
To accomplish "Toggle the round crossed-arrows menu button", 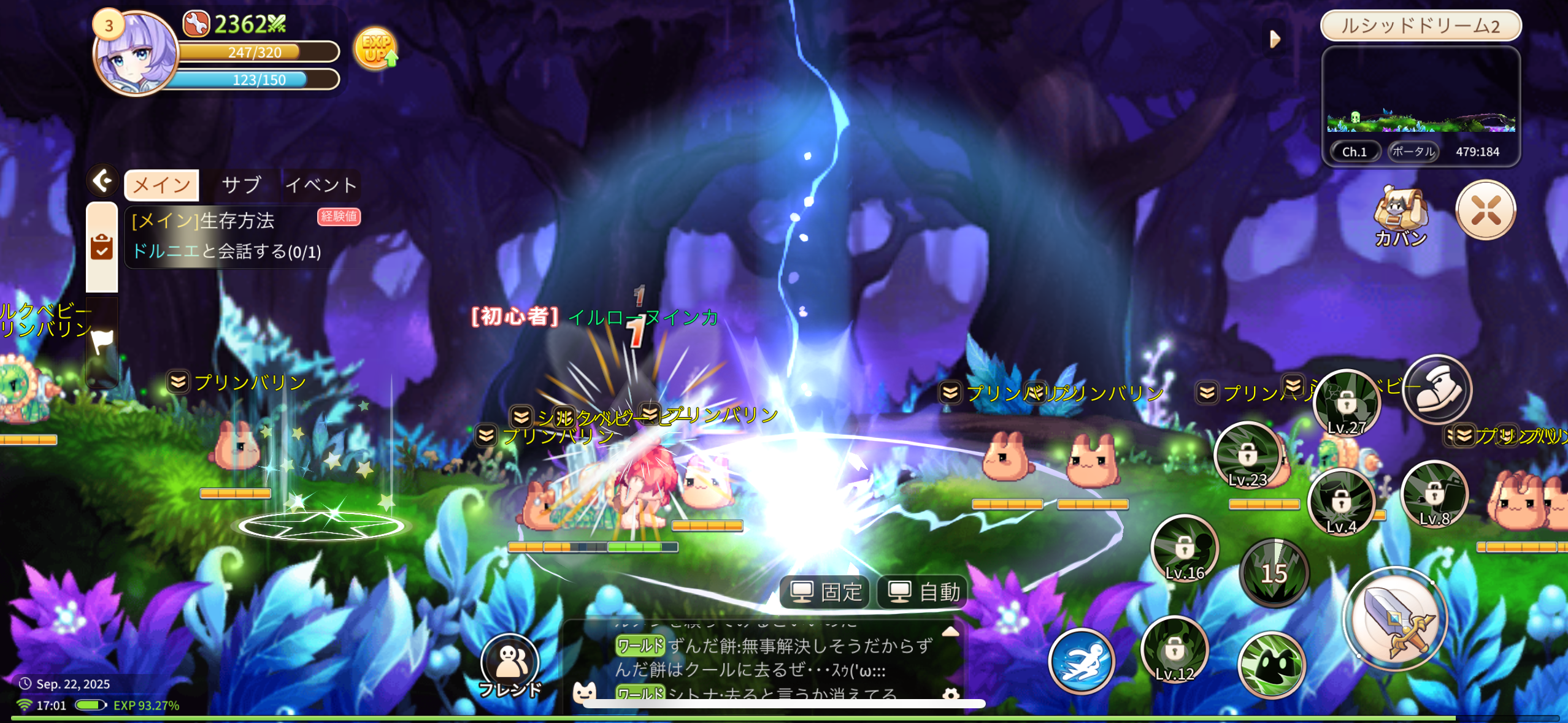I will coord(1485,210).
